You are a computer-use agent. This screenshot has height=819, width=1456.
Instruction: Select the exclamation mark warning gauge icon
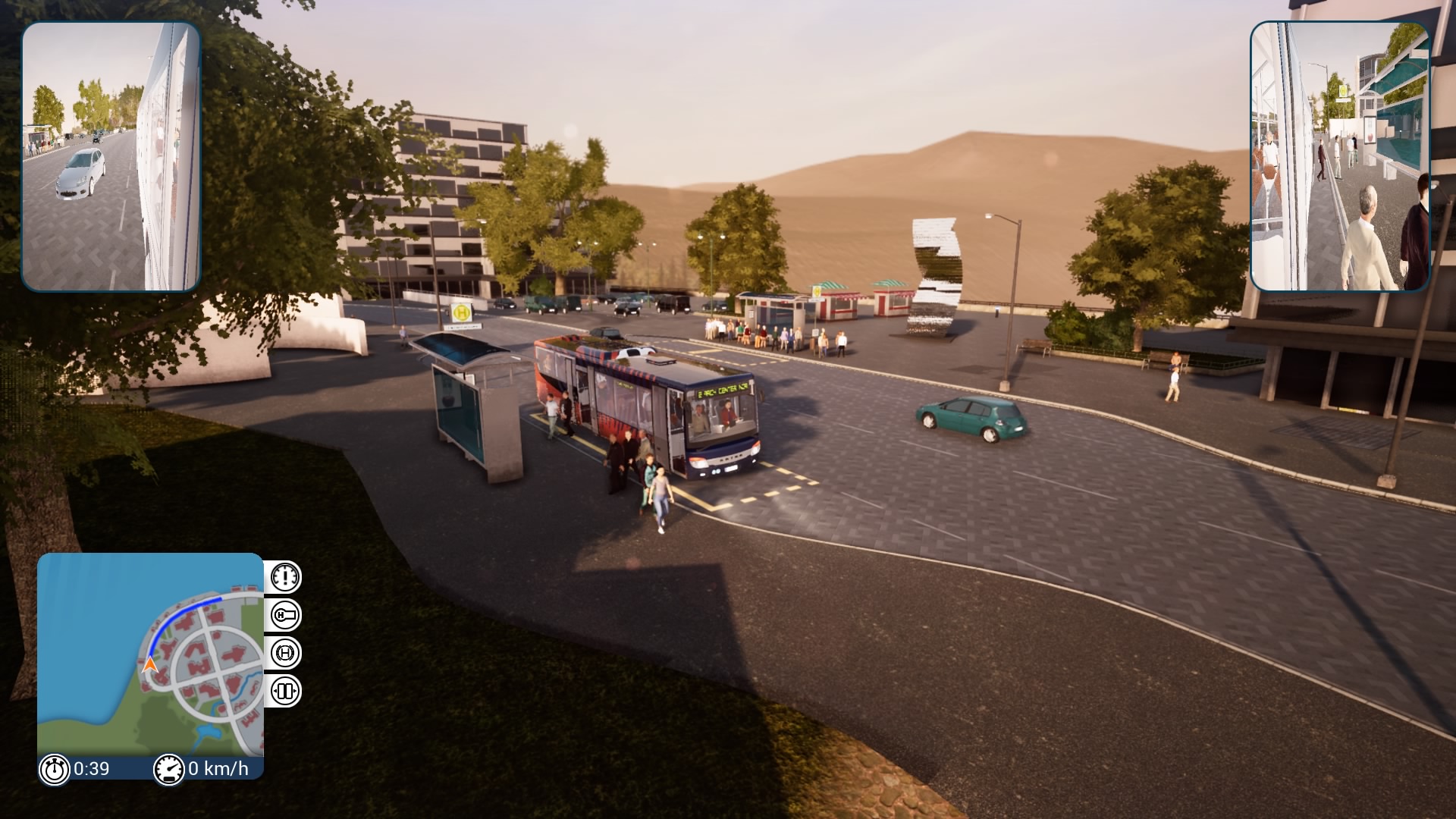click(285, 577)
